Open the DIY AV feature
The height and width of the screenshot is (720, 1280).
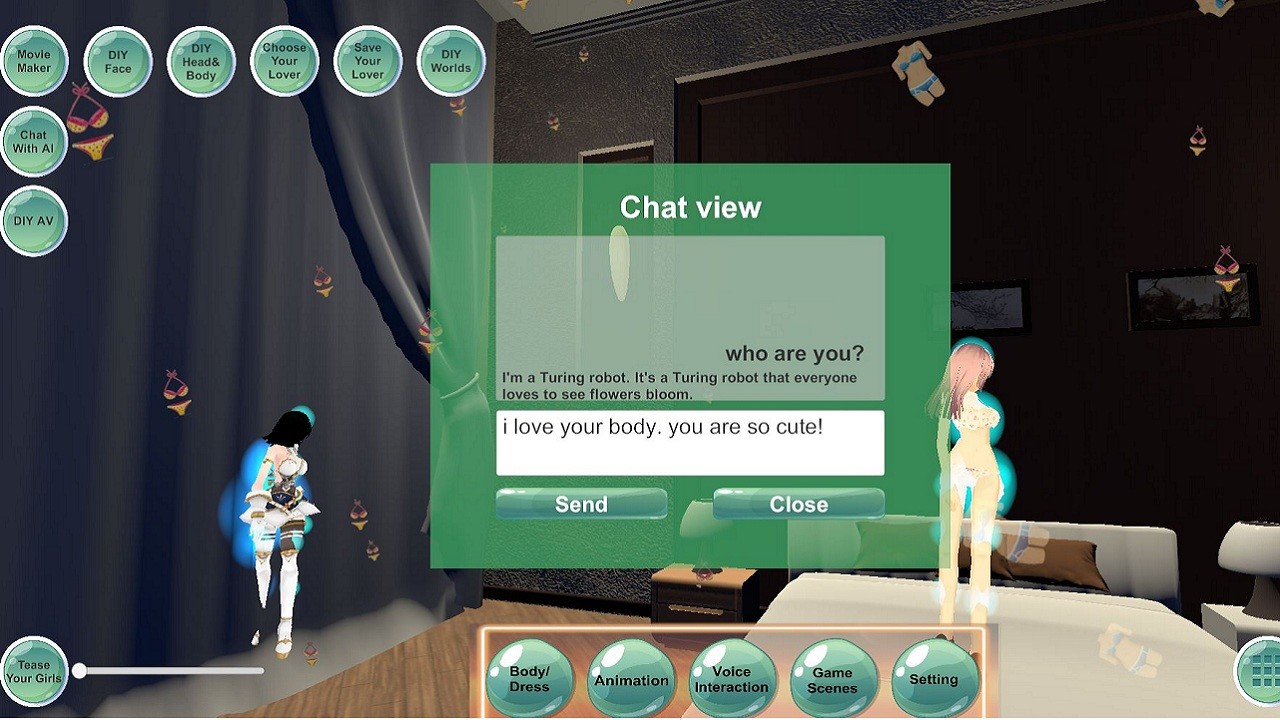(x=33, y=220)
